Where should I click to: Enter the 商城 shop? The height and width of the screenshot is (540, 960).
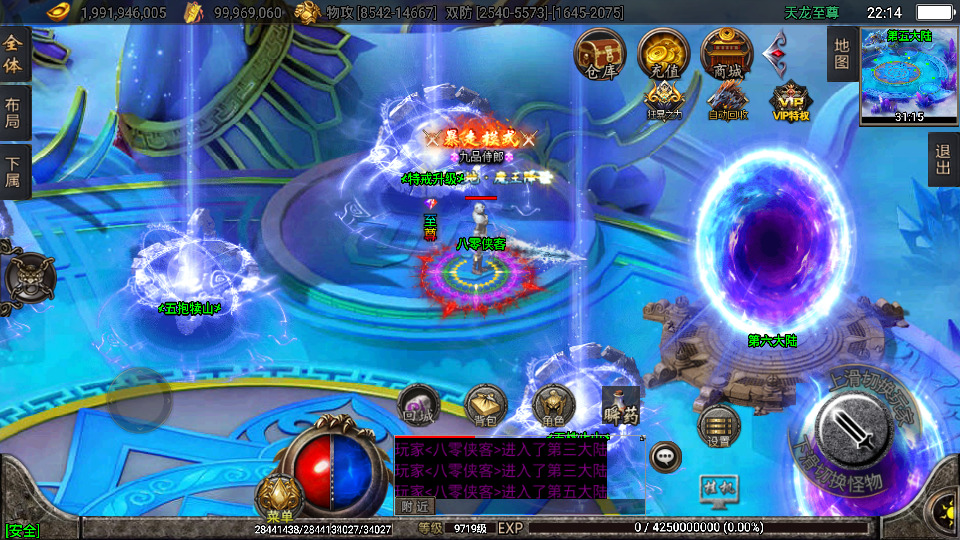coord(727,53)
